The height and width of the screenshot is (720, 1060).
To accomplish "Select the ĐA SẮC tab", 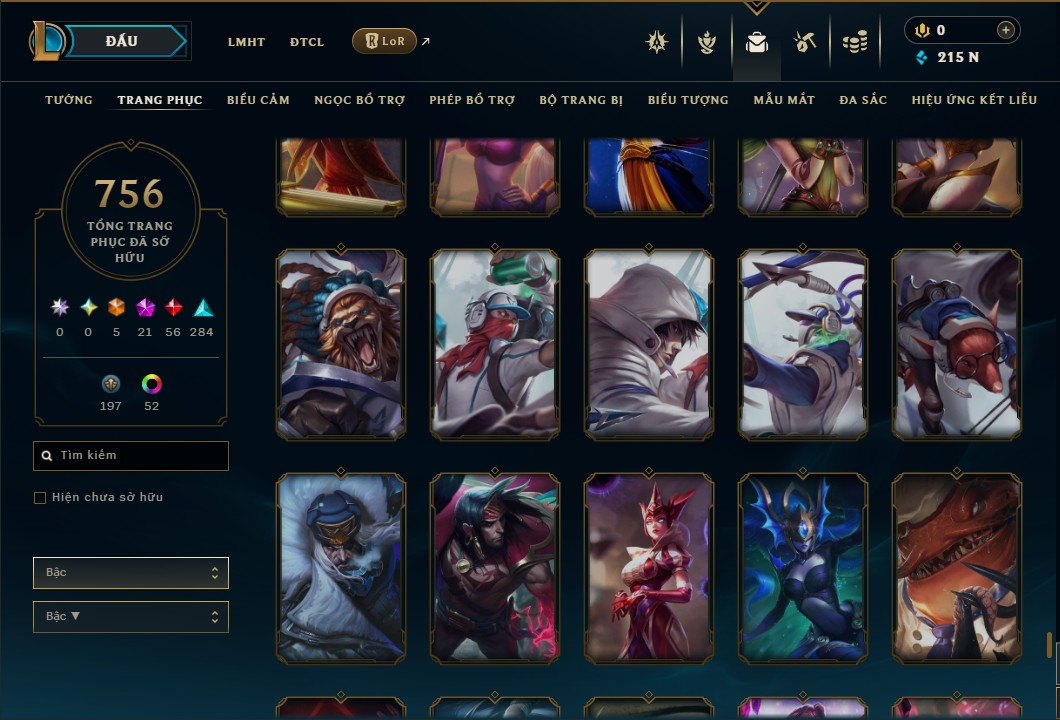I will pos(863,100).
